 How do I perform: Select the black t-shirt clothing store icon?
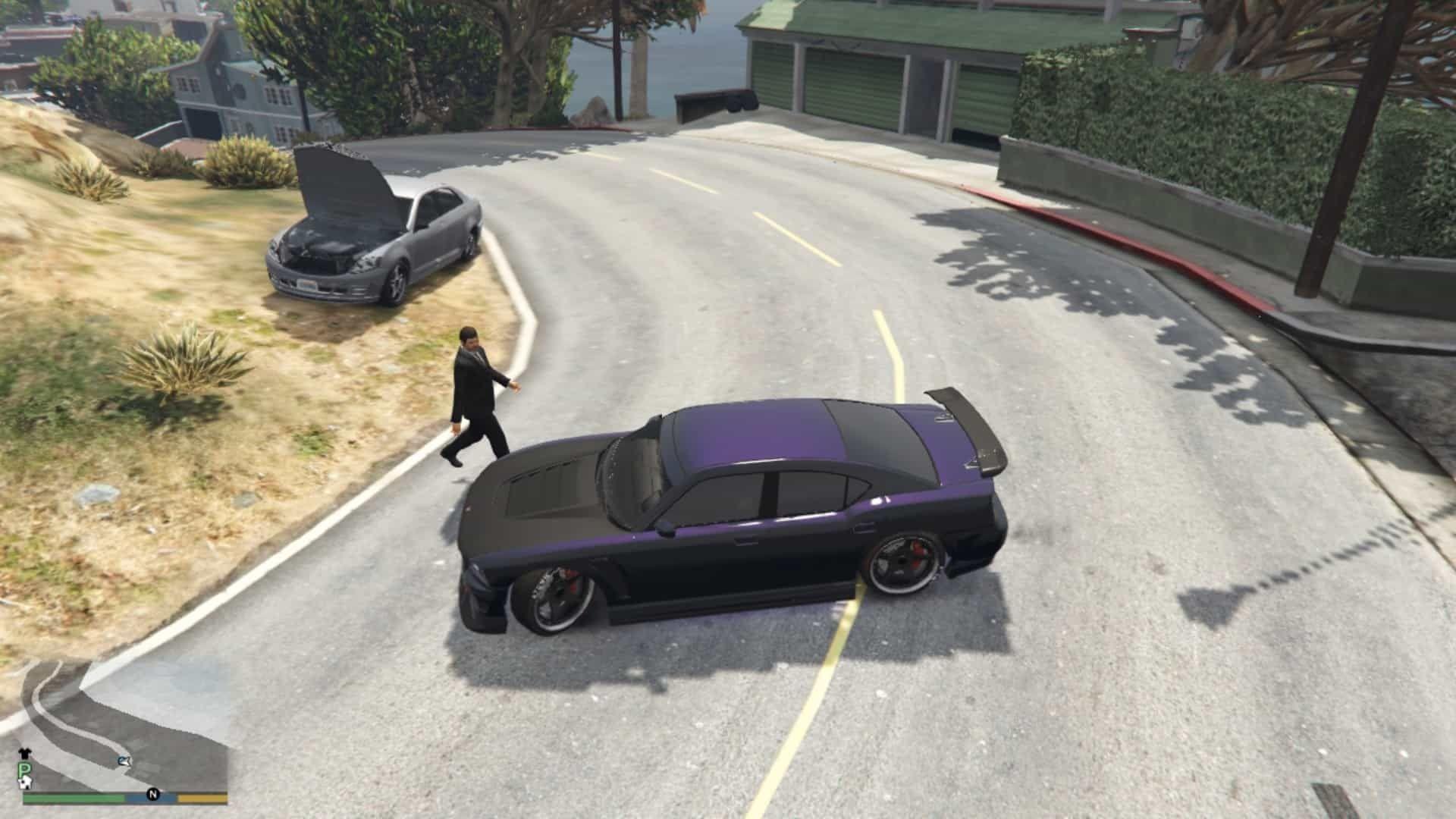click(25, 752)
